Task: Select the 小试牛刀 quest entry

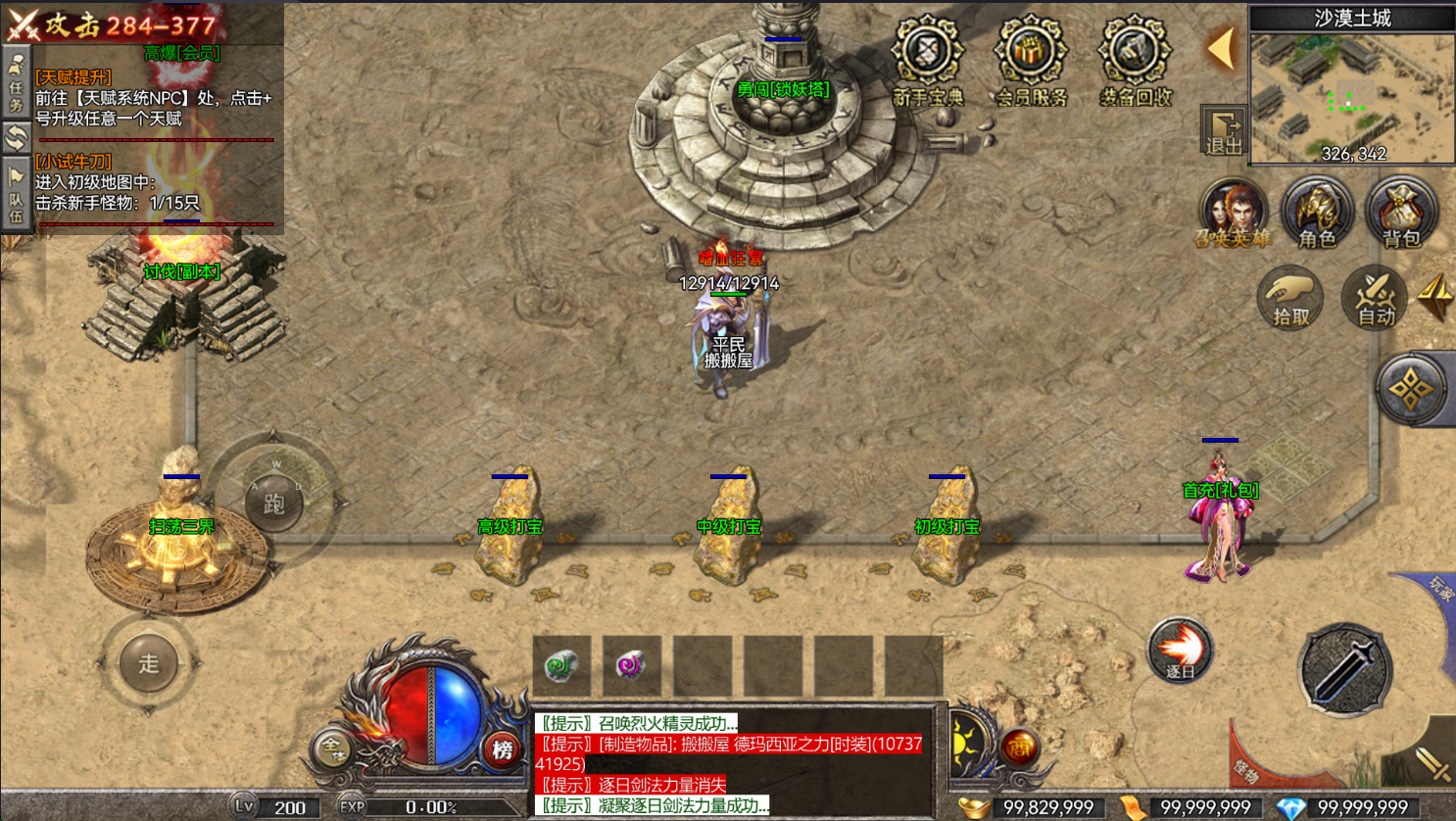Action: [73, 162]
